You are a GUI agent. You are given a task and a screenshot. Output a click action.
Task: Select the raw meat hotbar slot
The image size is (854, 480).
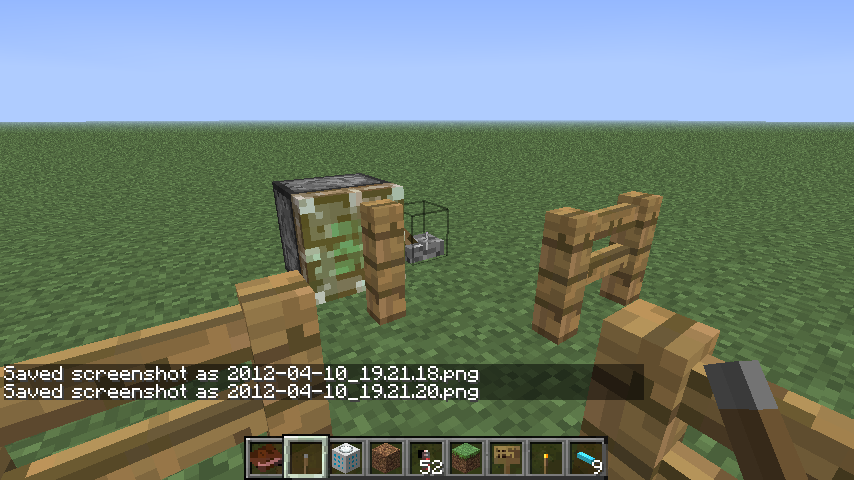(x=265, y=458)
